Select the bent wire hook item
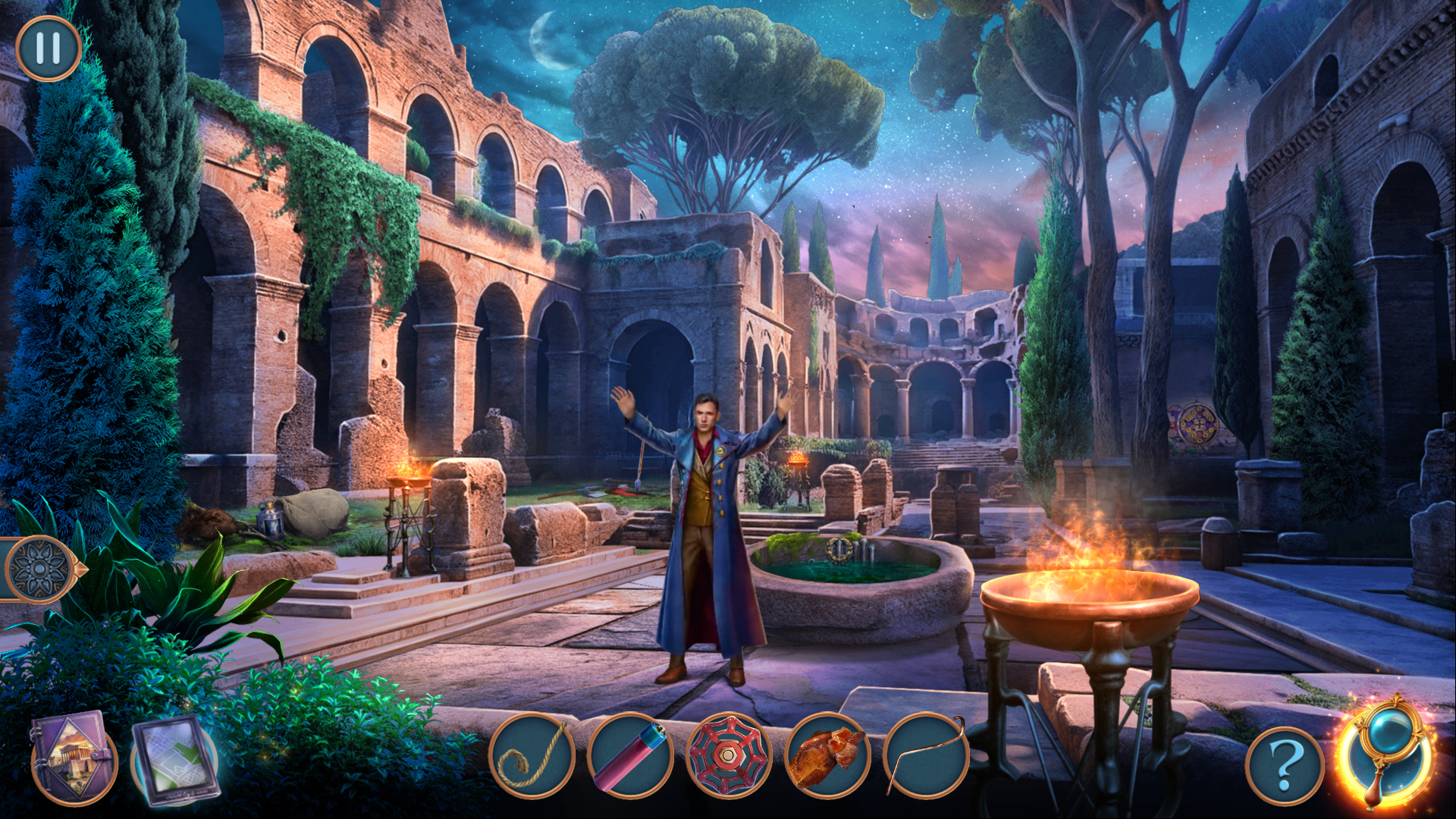 (926, 756)
